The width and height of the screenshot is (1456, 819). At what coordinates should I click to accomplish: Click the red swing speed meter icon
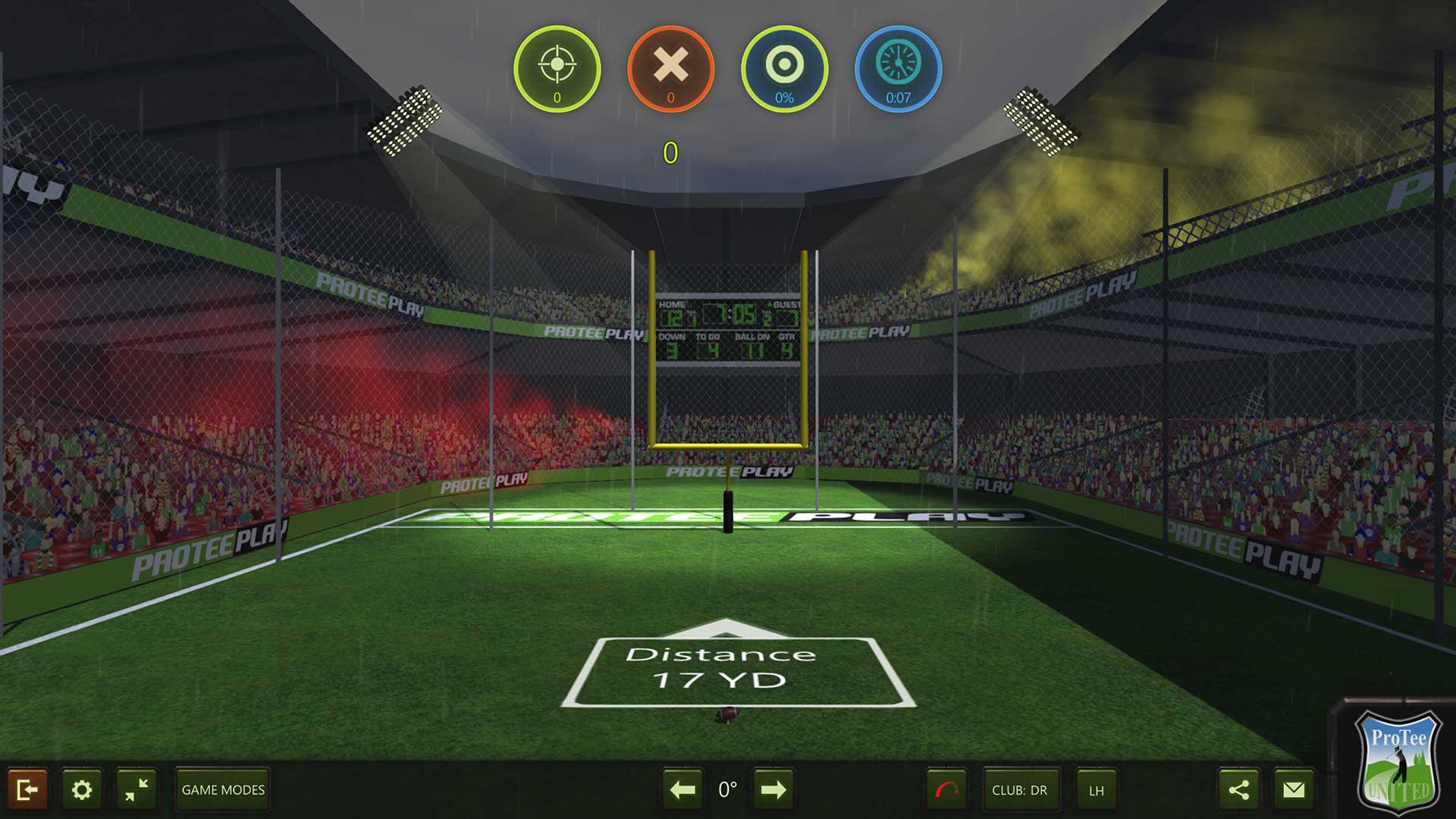coord(946,789)
